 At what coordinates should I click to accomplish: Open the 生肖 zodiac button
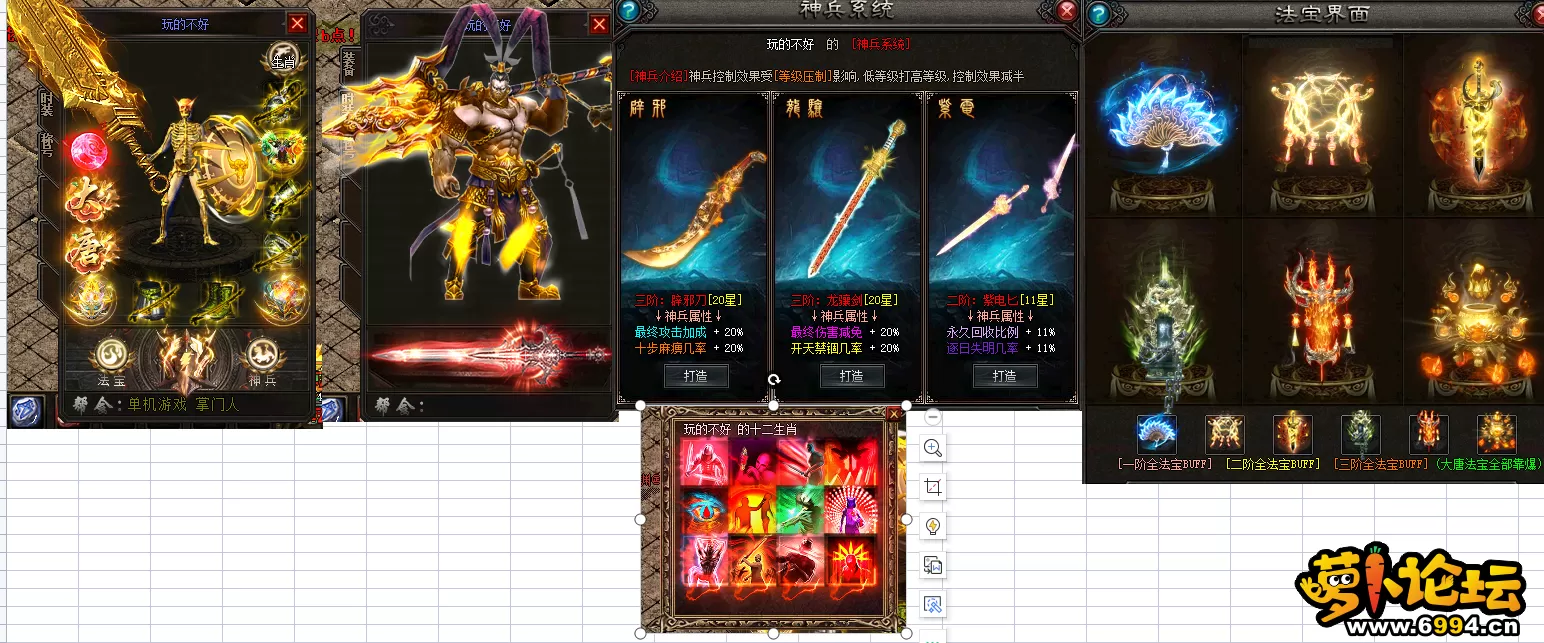[285, 59]
